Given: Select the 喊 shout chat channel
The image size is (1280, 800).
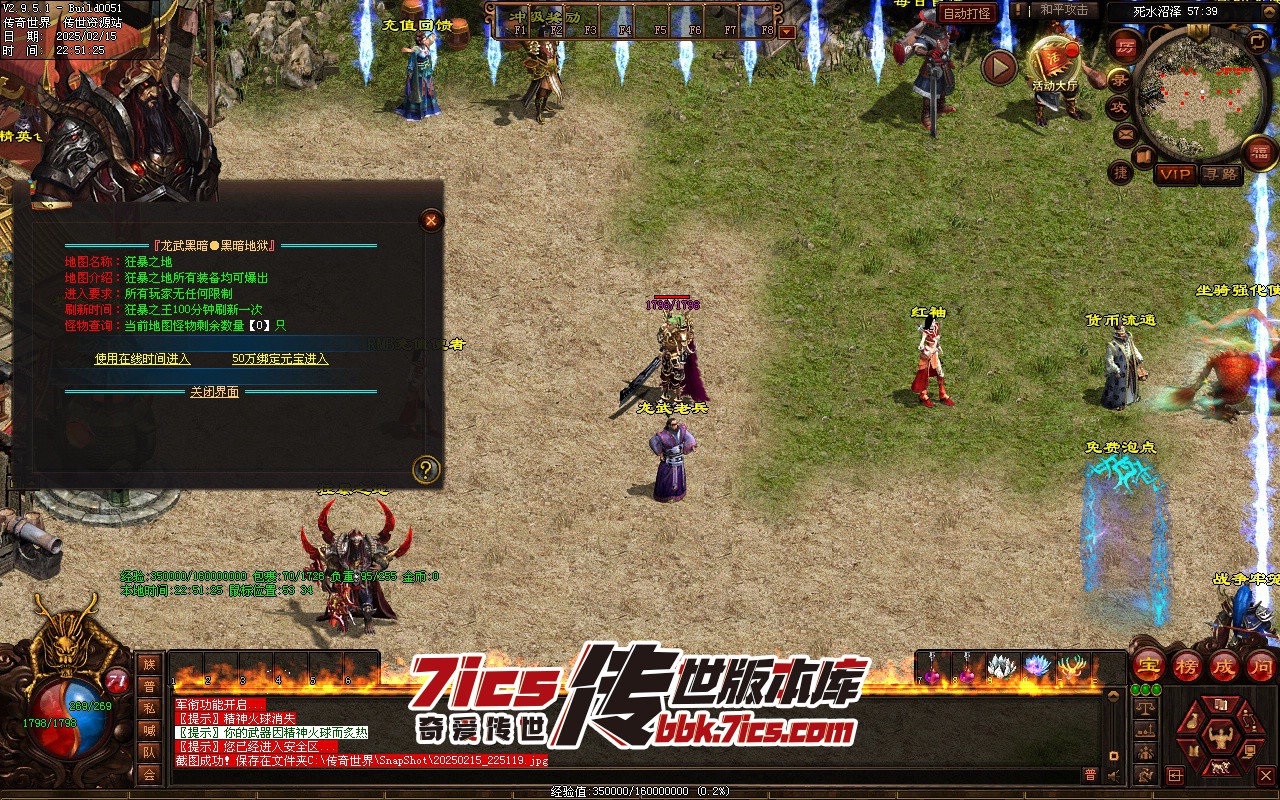Looking at the screenshot, I should (x=149, y=730).
